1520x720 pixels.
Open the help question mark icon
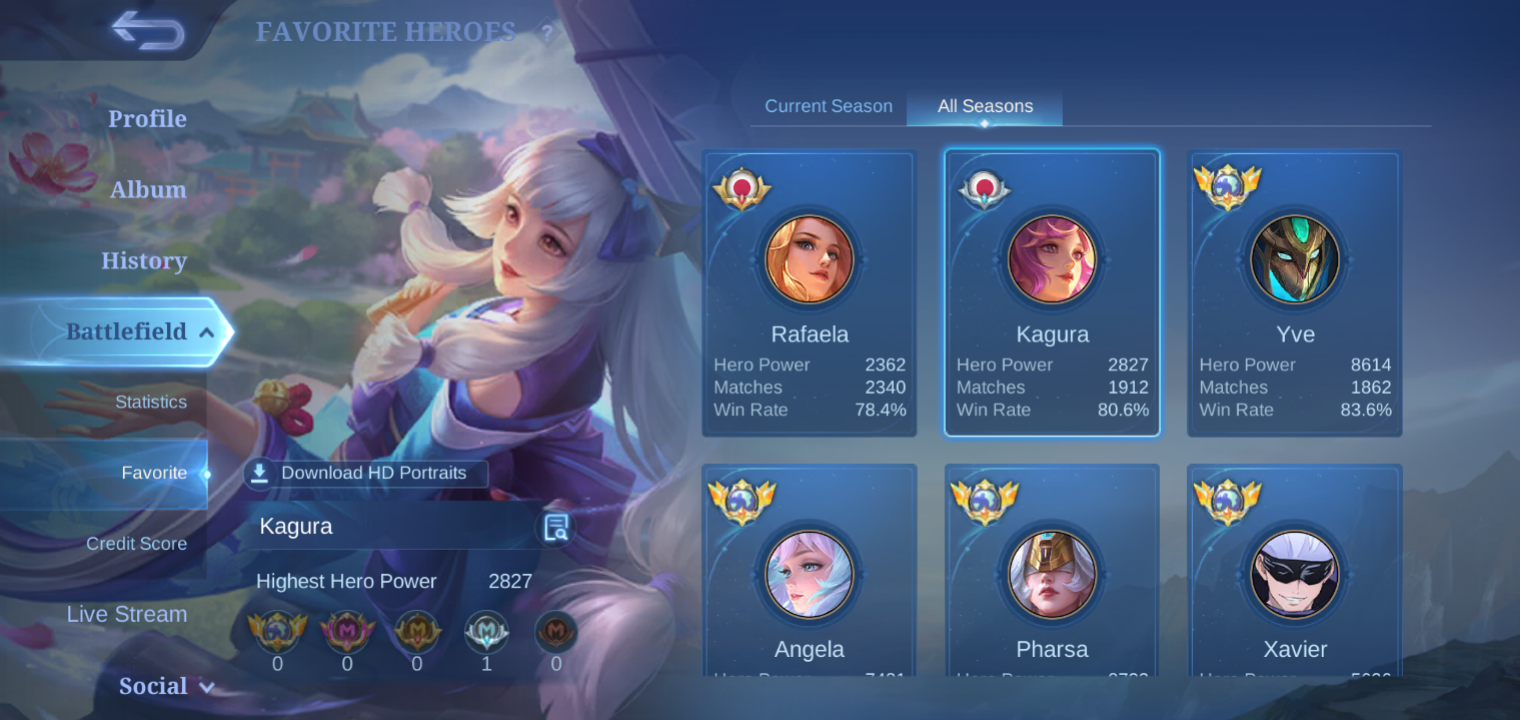tap(545, 33)
